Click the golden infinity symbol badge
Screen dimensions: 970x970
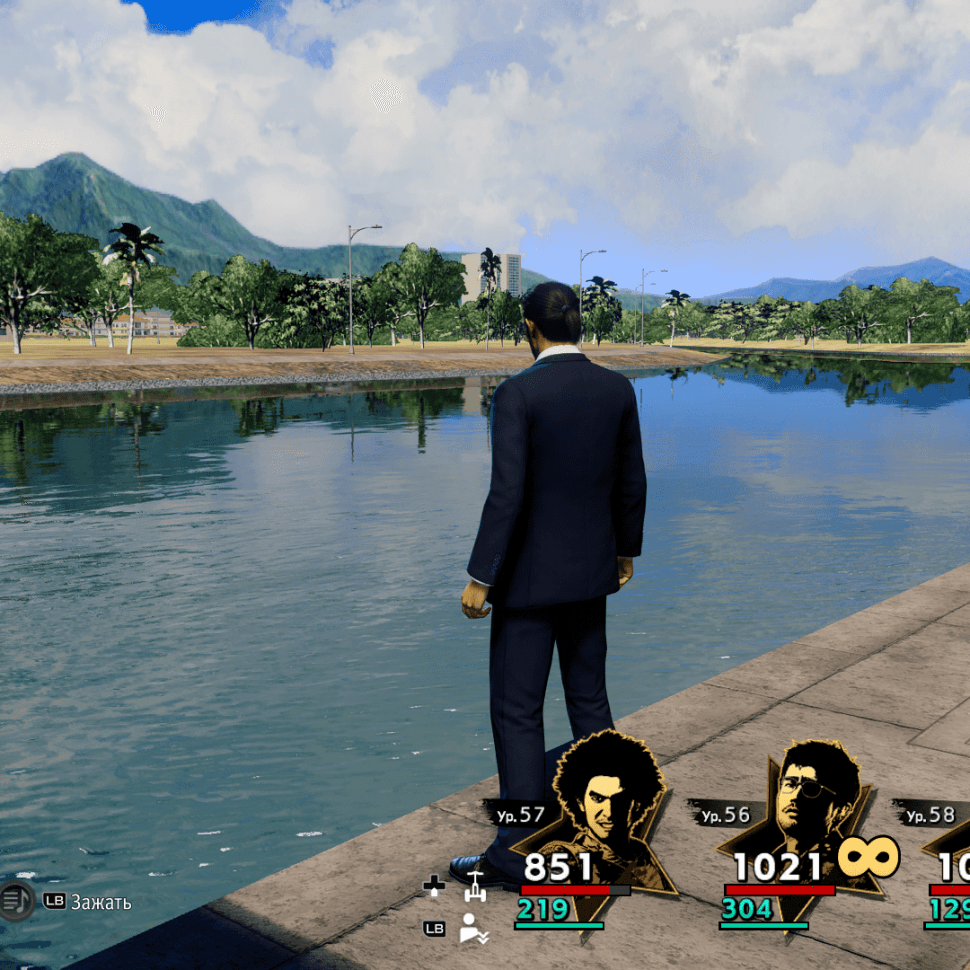[x=868, y=857]
